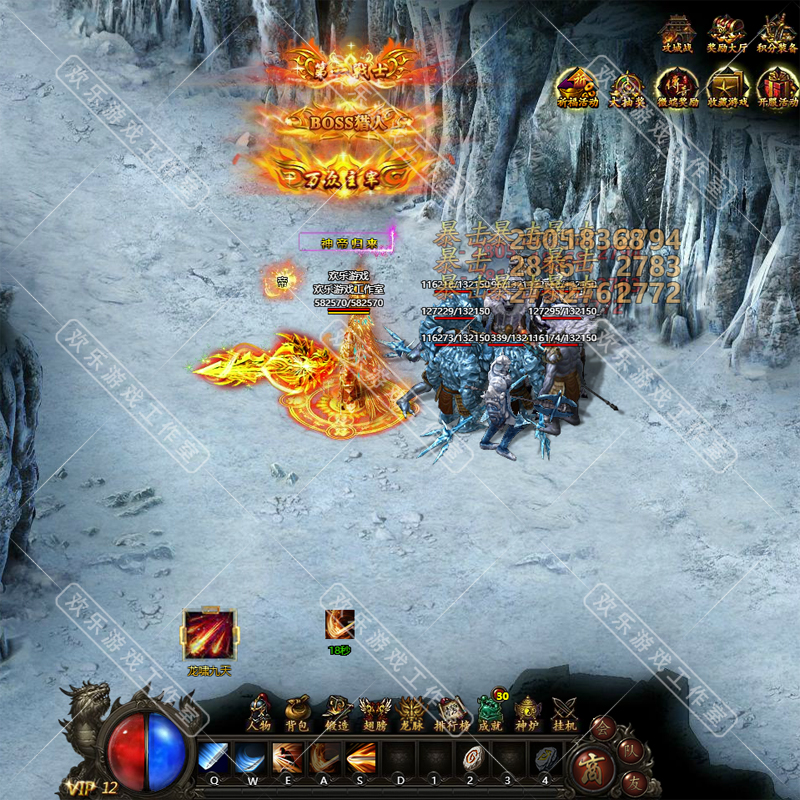
Task: Click the large 商 shop button
Action: click(598, 766)
